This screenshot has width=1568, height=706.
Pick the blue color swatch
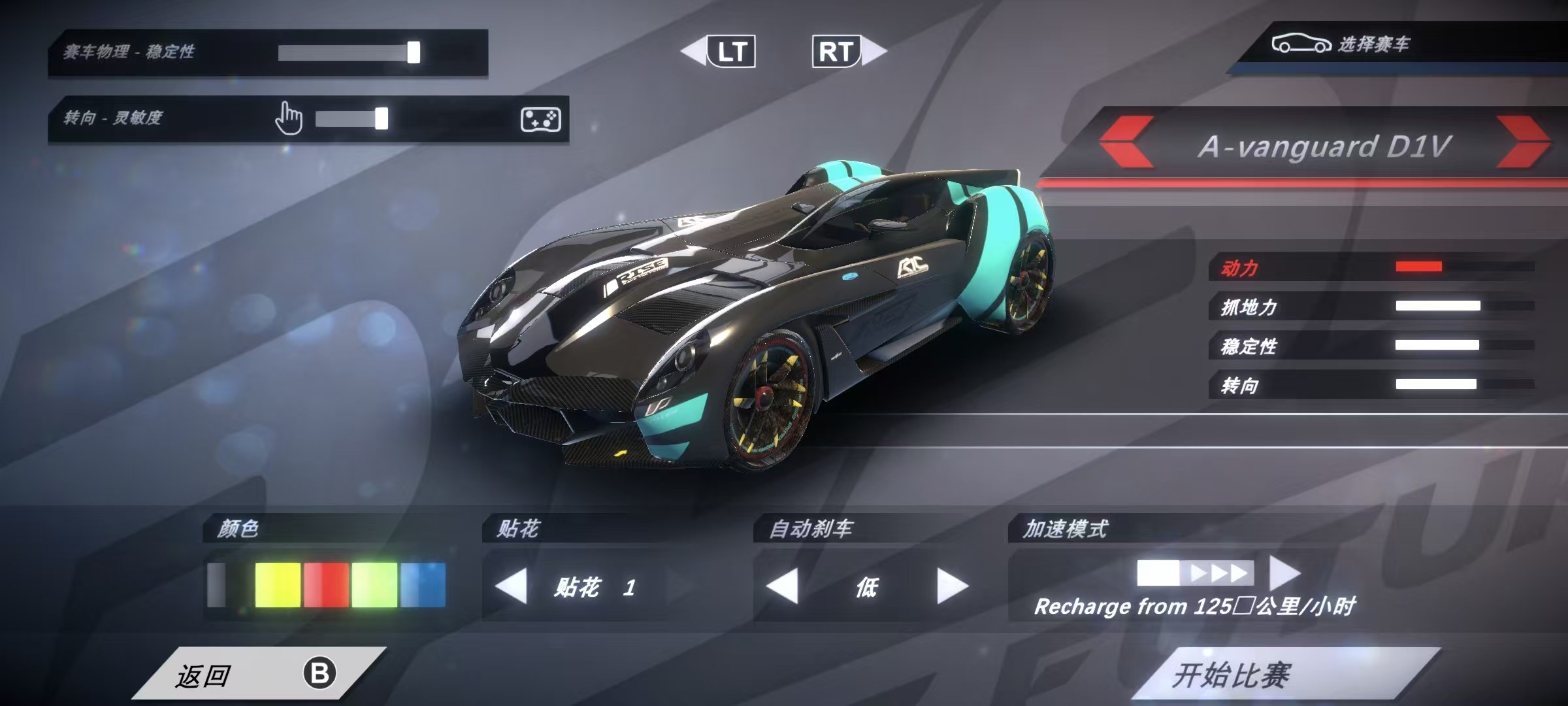(423, 584)
